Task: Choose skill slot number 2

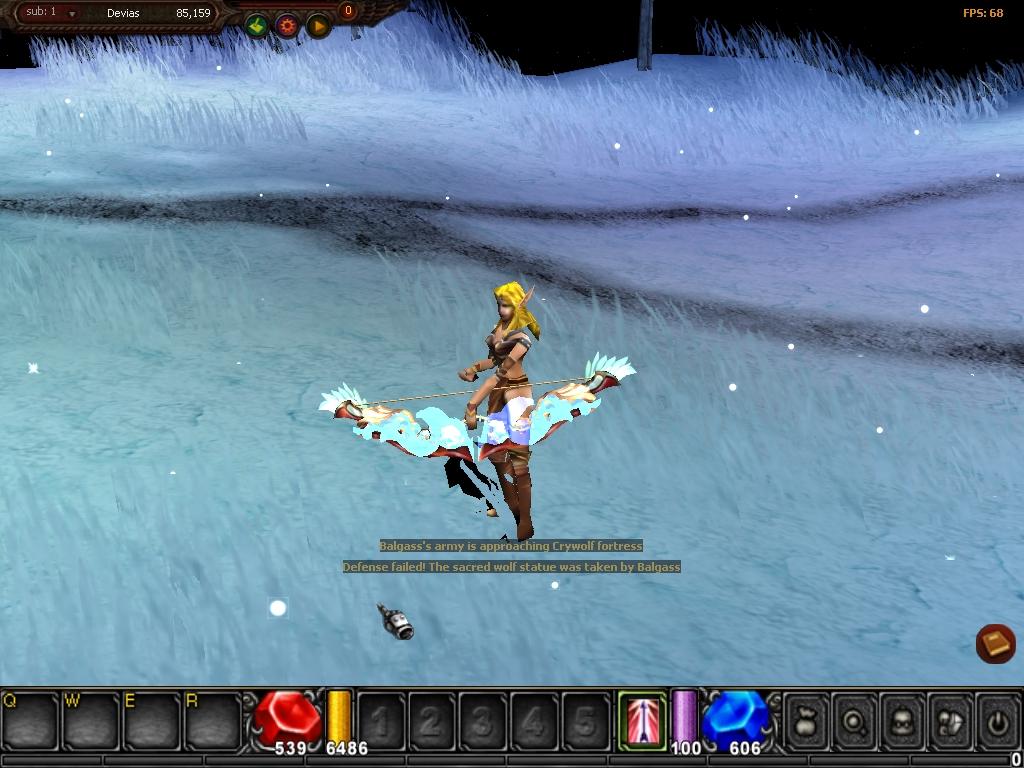Action: coord(432,720)
